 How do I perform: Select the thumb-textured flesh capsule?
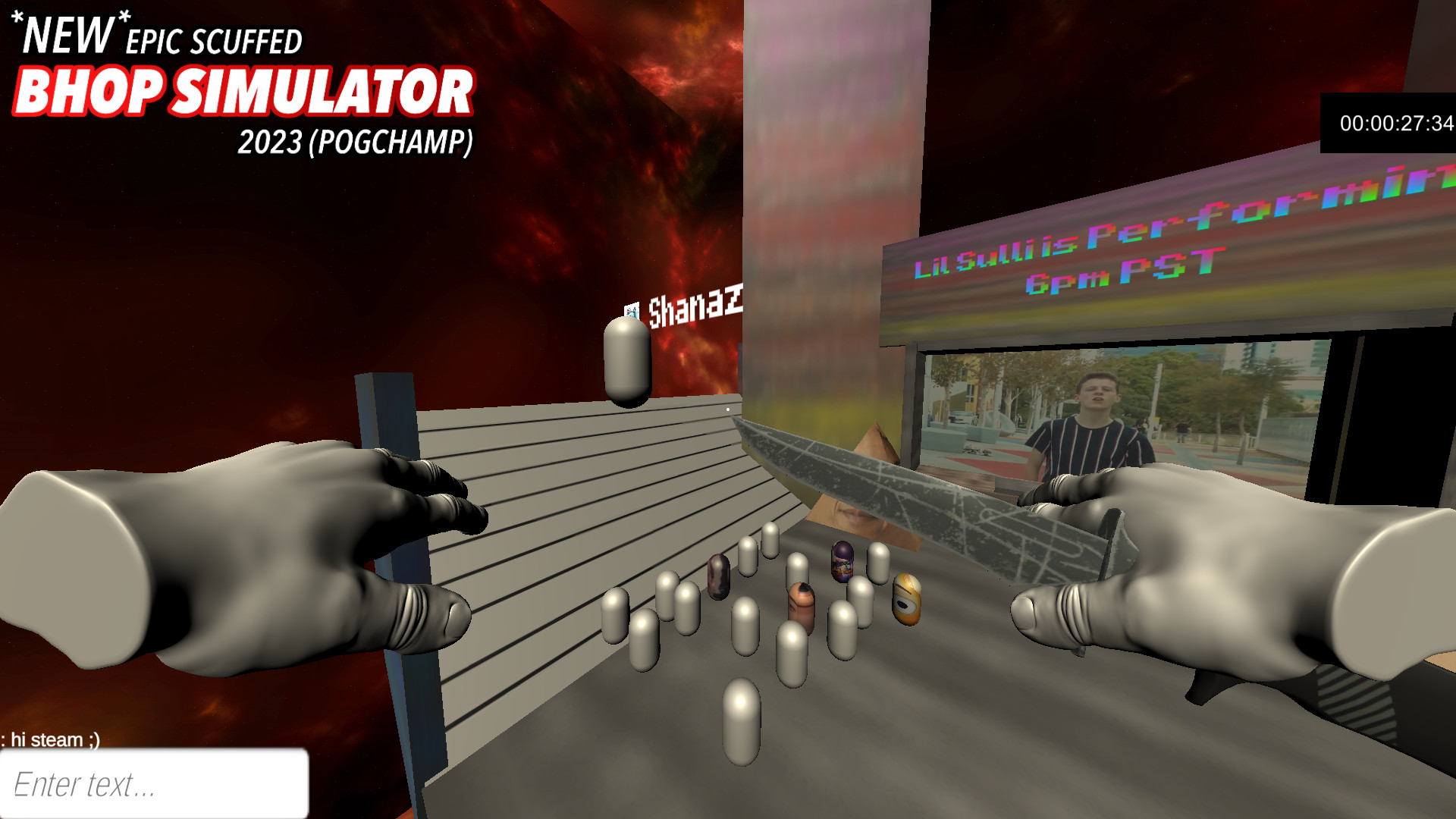click(x=802, y=607)
